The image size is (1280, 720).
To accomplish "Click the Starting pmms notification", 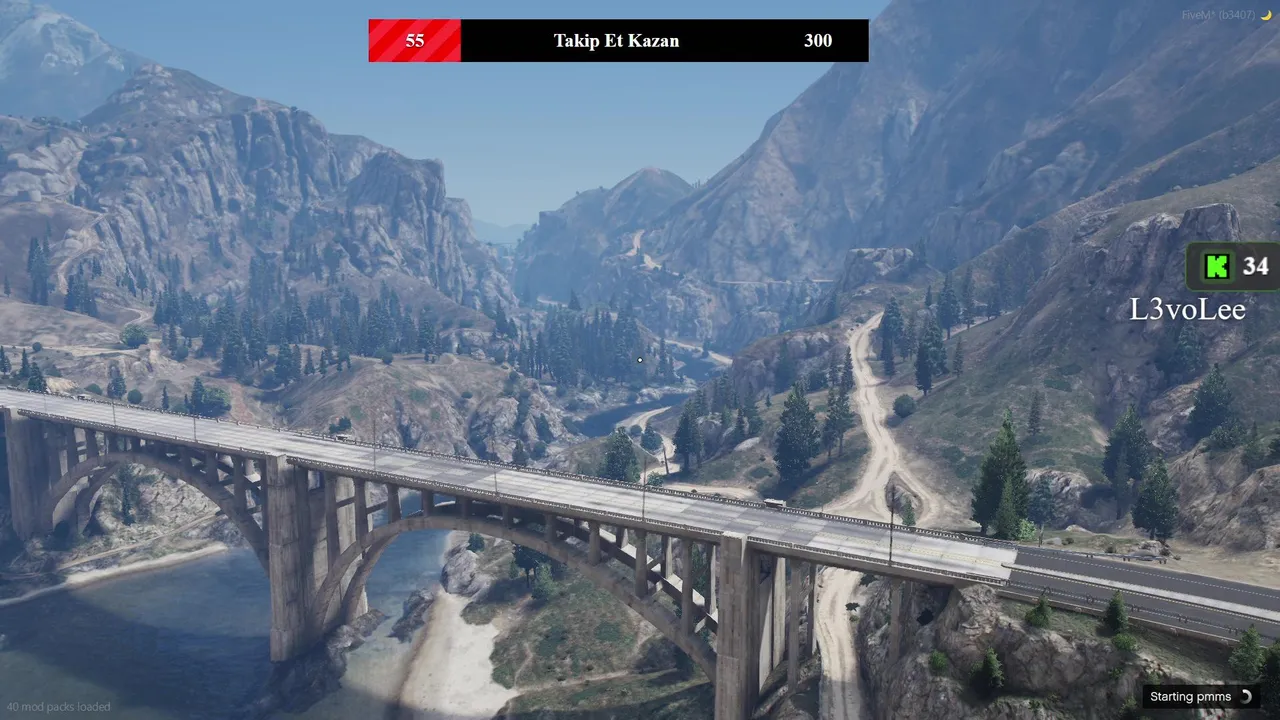I will pos(1200,697).
